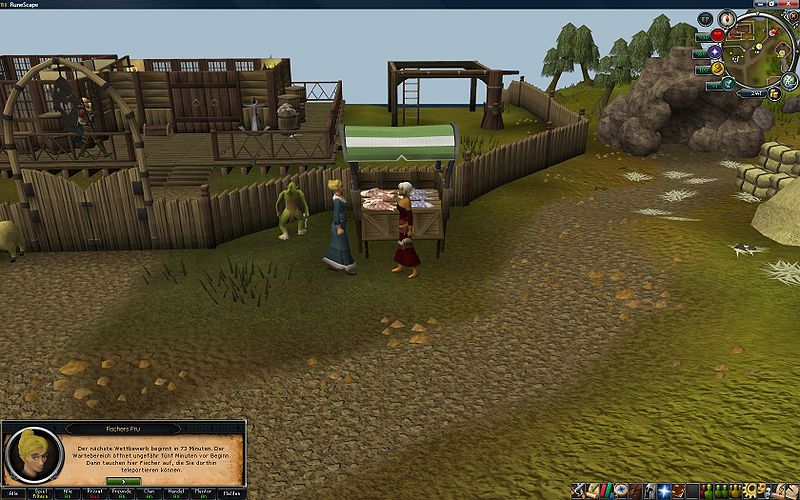
Task: Click the red heart hitpoints orb
Action: coord(717,35)
